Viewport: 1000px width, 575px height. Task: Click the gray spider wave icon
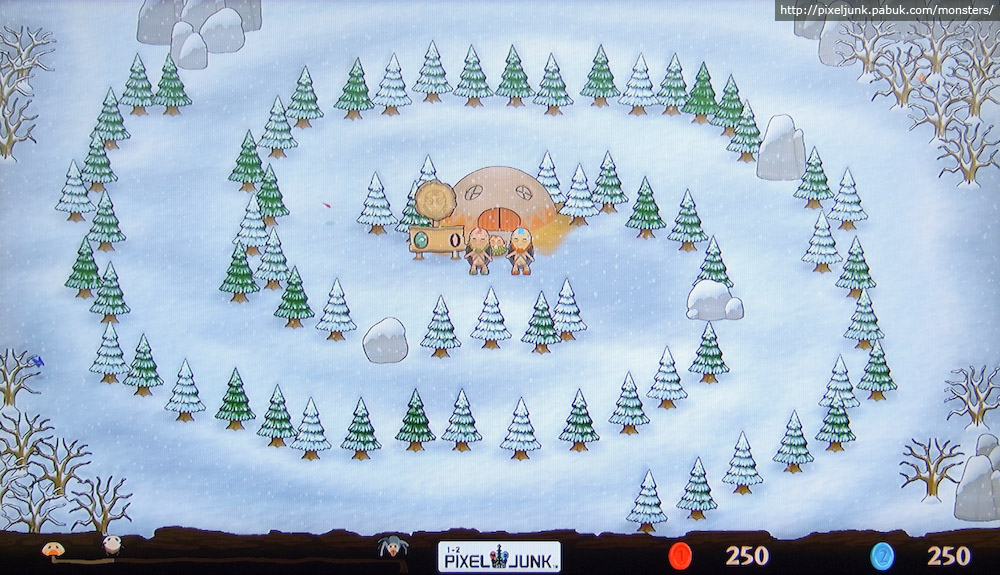(390, 548)
